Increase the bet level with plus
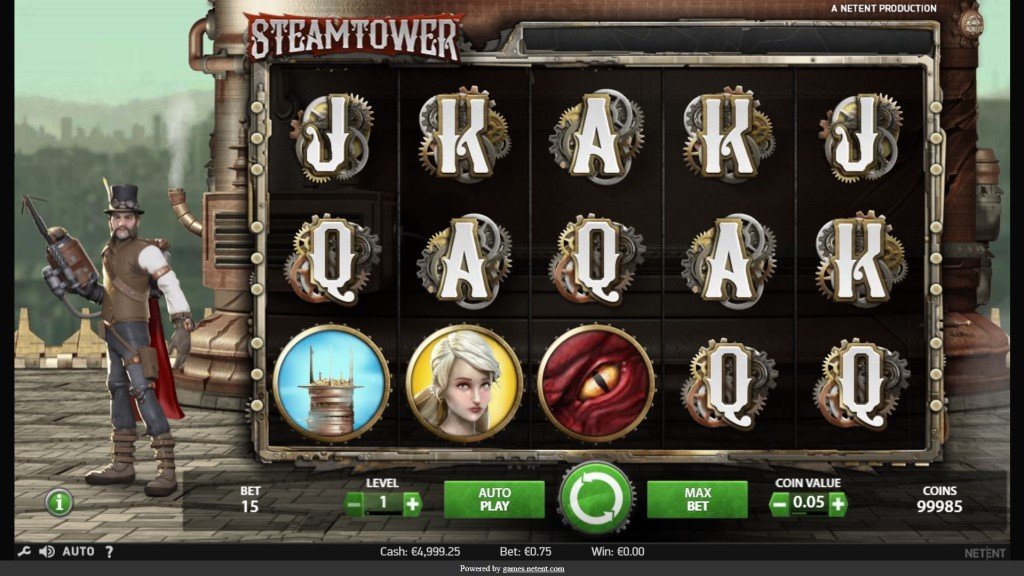The height and width of the screenshot is (576, 1024). pyautogui.click(x=412, y=504)
